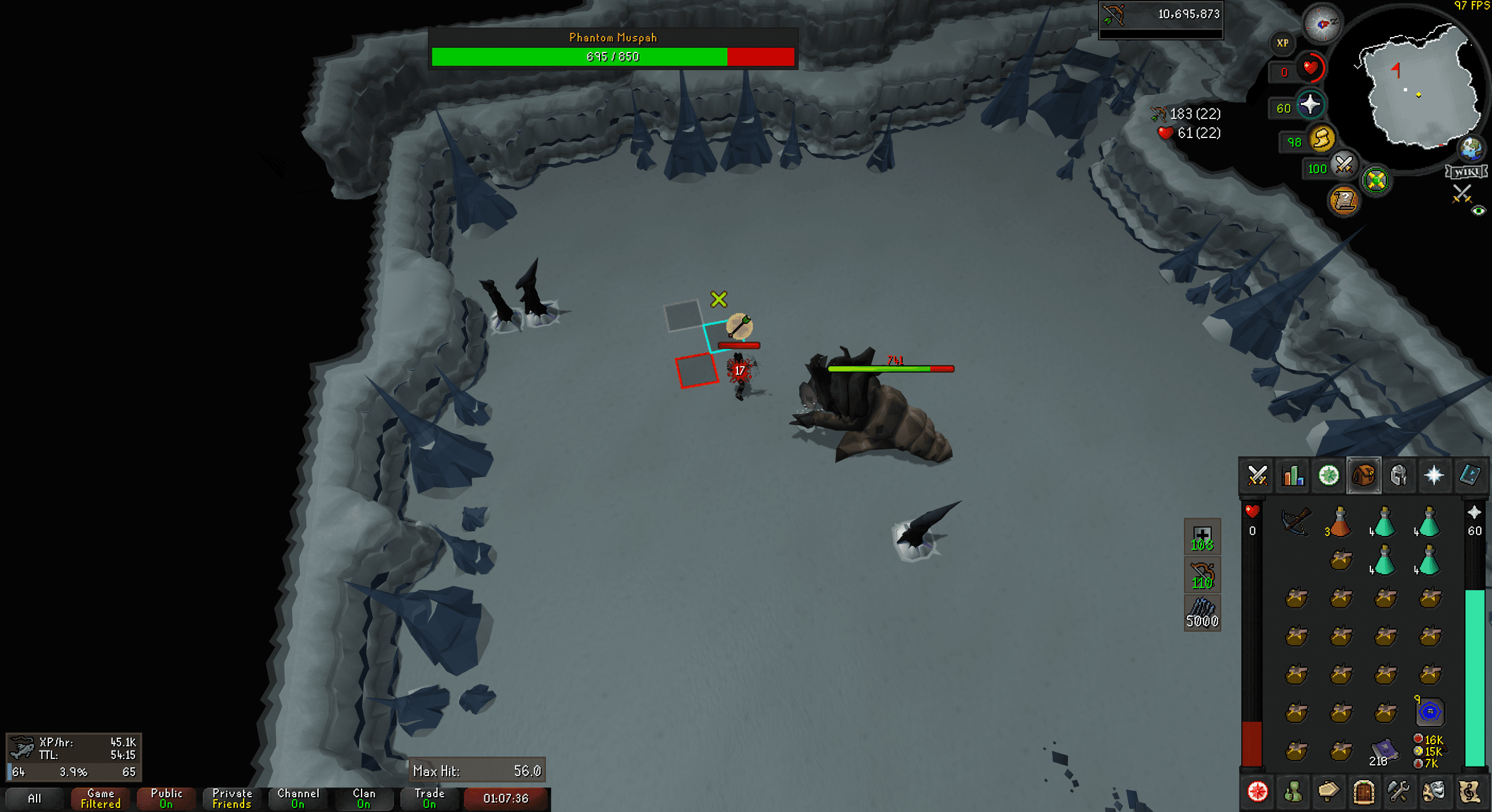
Task: Expand XP drops via the XP orb
Action: 1282,42
